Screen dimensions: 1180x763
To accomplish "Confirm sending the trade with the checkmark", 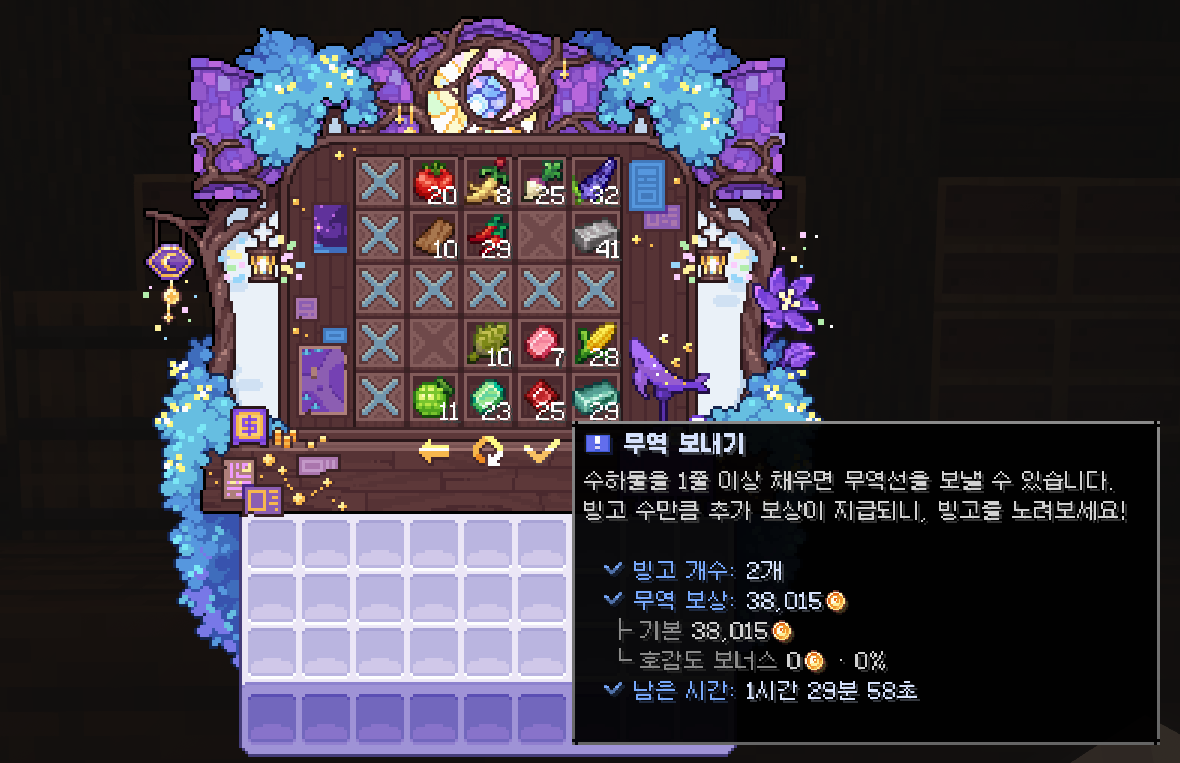I will [x=541, y=452].
